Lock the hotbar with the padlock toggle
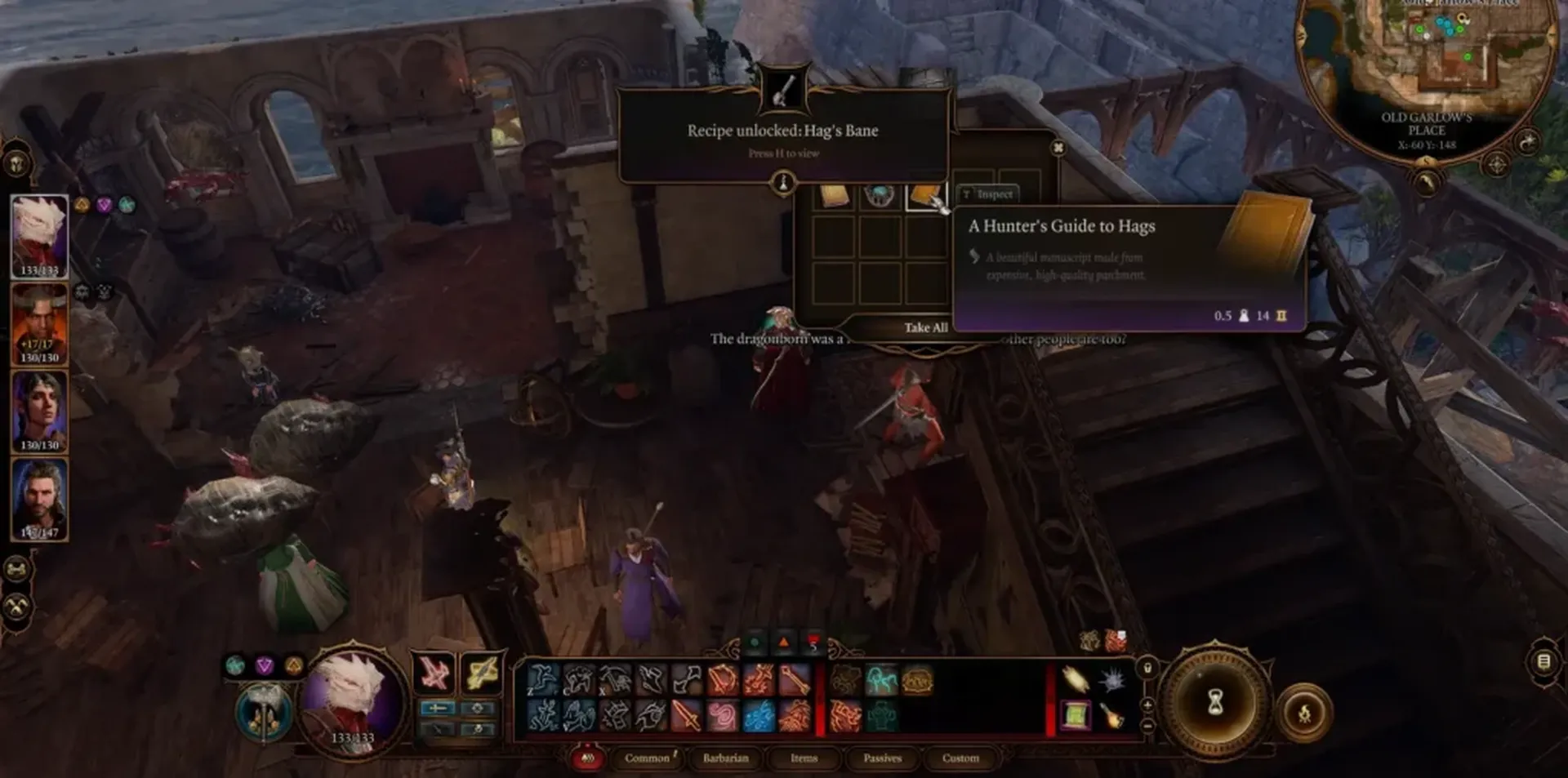1568x778 pixels. pyautogui.click(x=1147, y=668)
